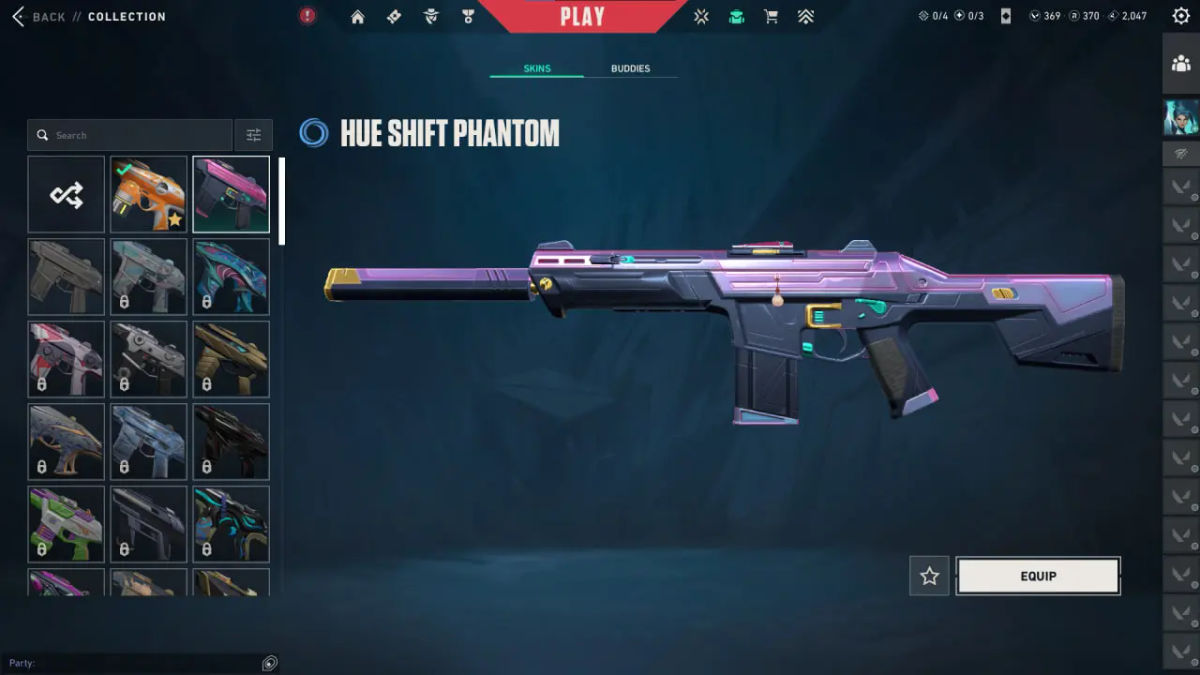Switch to the Buddies tab

[630, 69]
